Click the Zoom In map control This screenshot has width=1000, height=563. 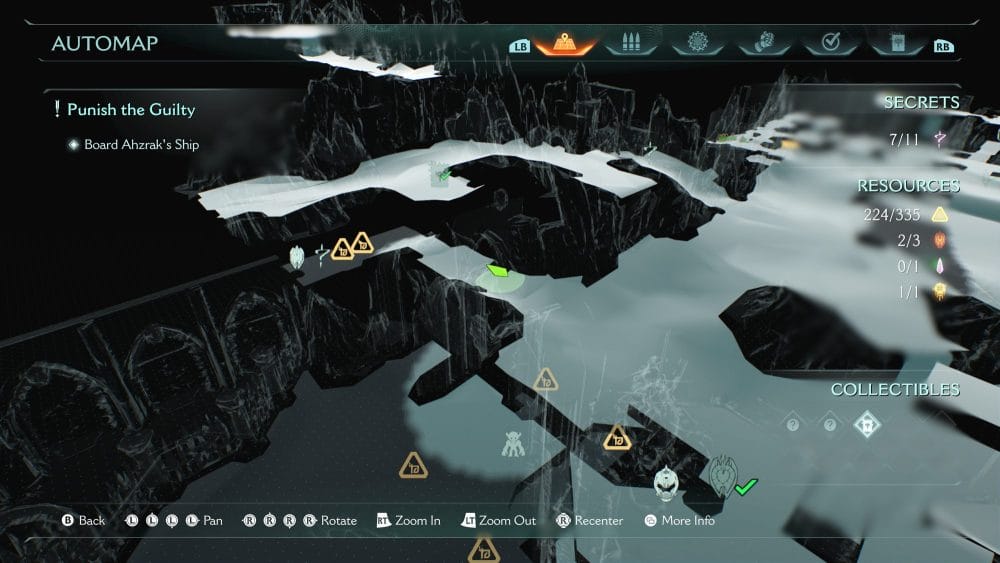coord(408,521)
